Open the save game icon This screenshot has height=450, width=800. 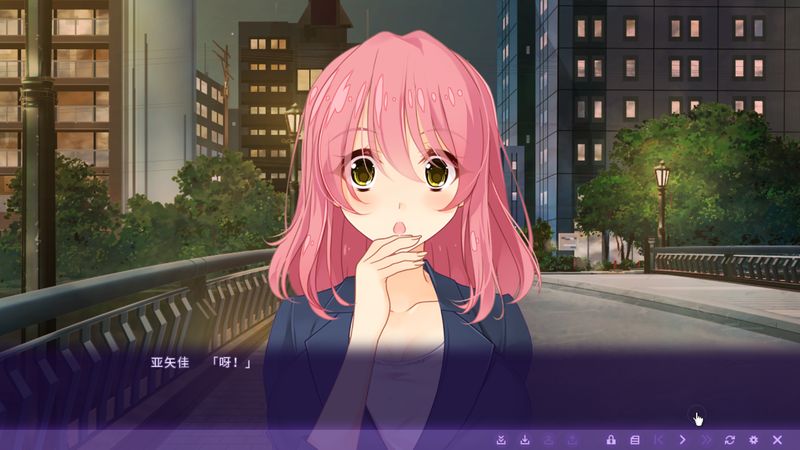(x=525, y=440)
